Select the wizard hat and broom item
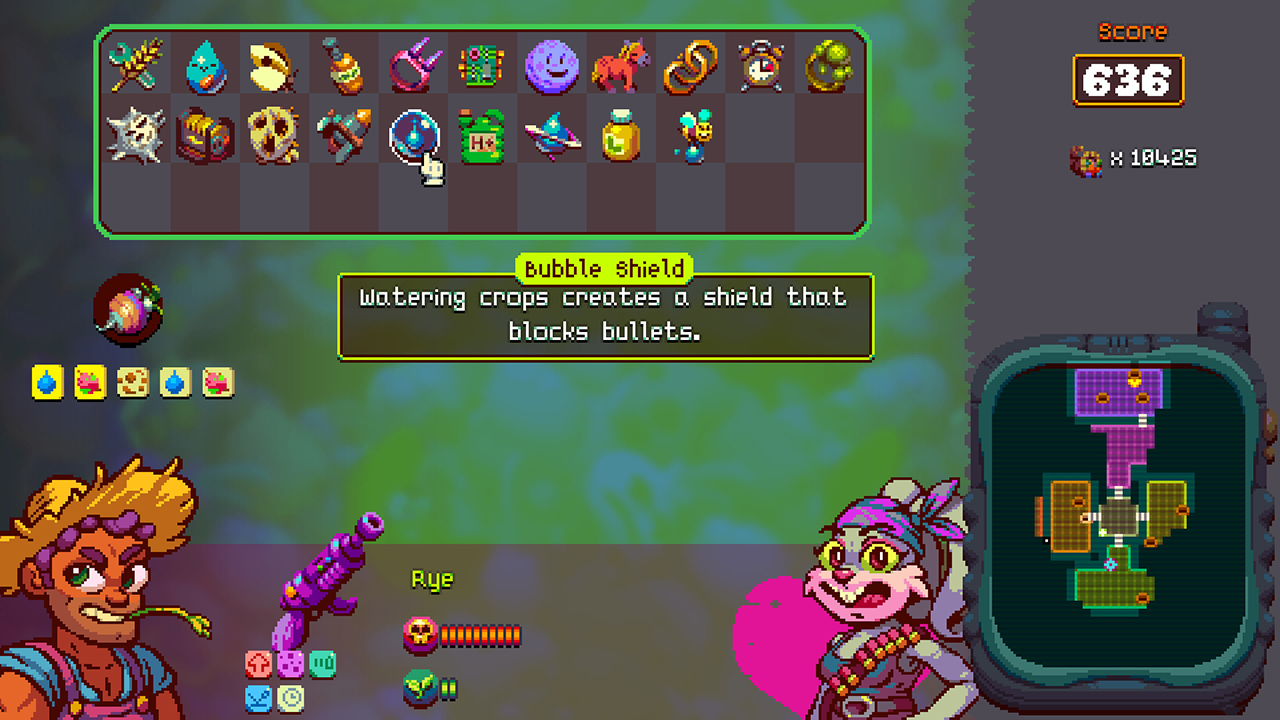 click(x=553, y=136)
